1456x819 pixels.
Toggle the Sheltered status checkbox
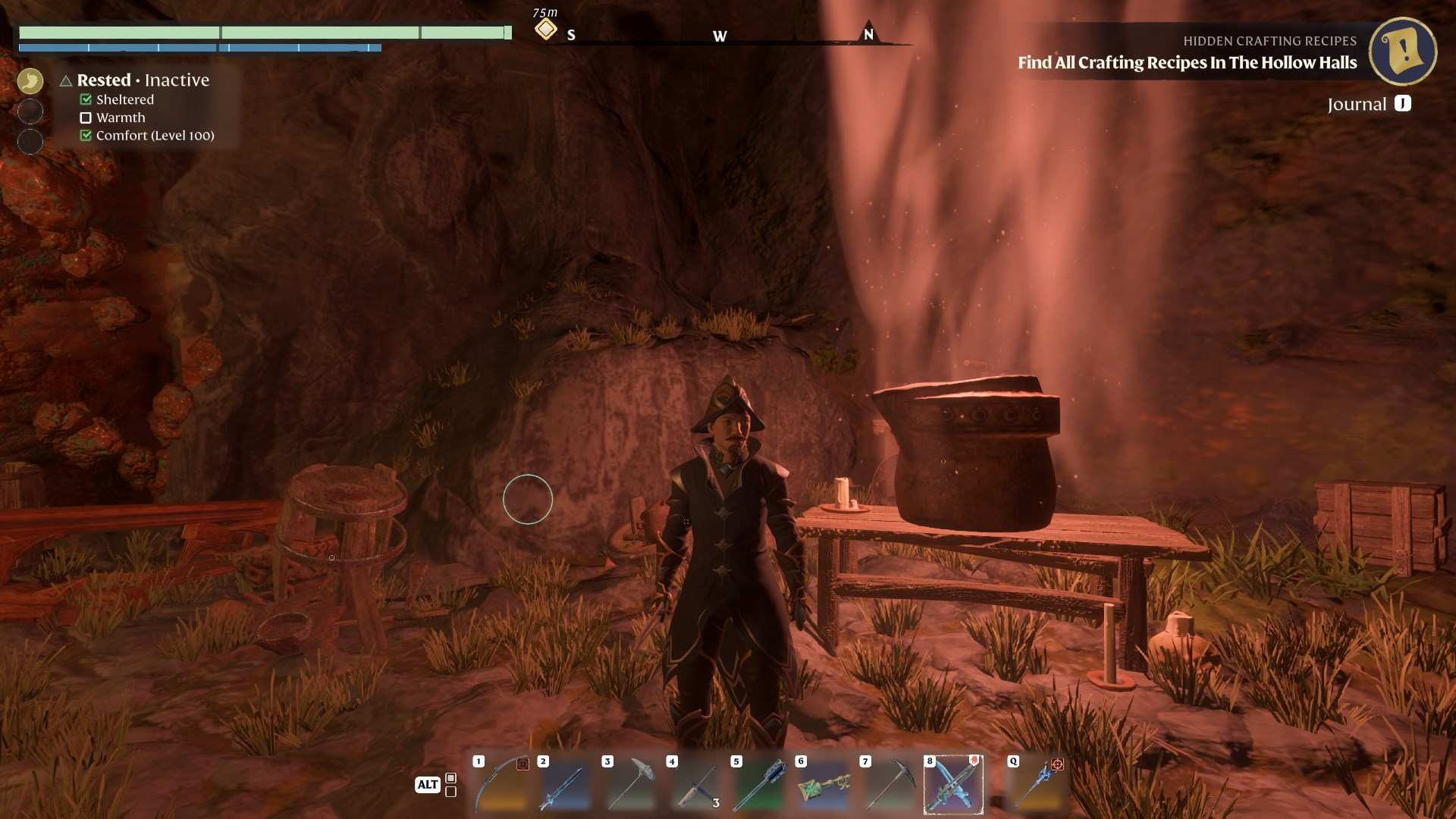(x=86, y=99)
